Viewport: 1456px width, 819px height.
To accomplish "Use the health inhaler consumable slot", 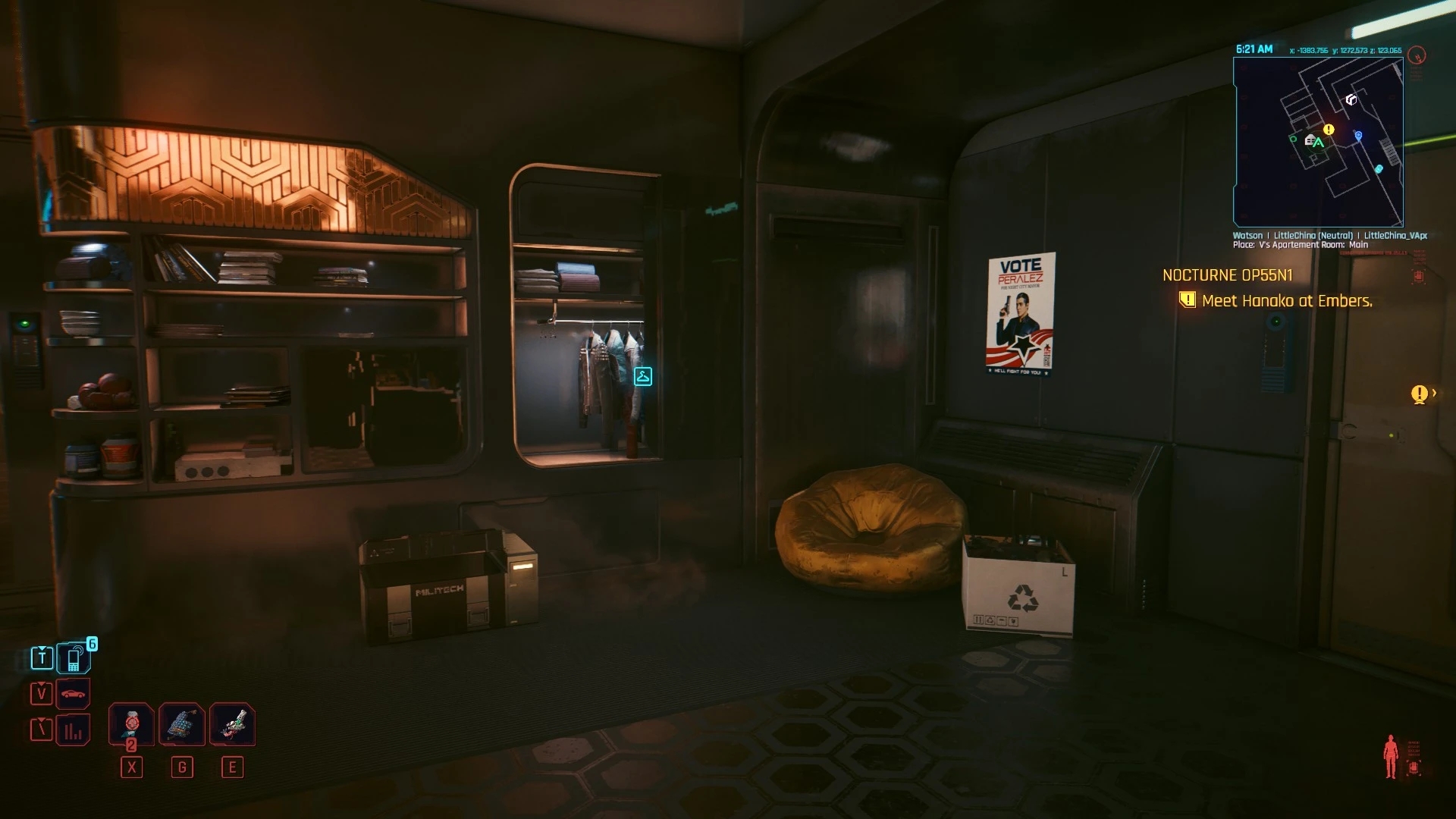I will pyautogui.click(x=131, y=724).
